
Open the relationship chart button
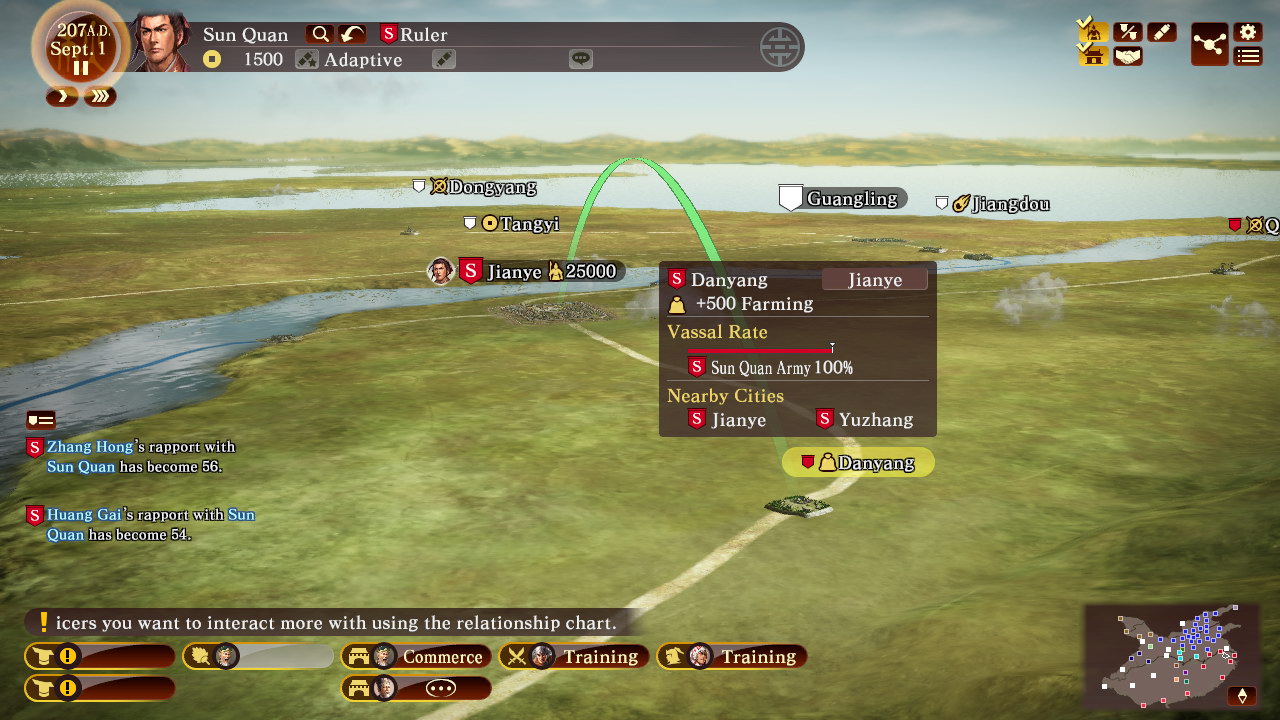[1209, 45]
